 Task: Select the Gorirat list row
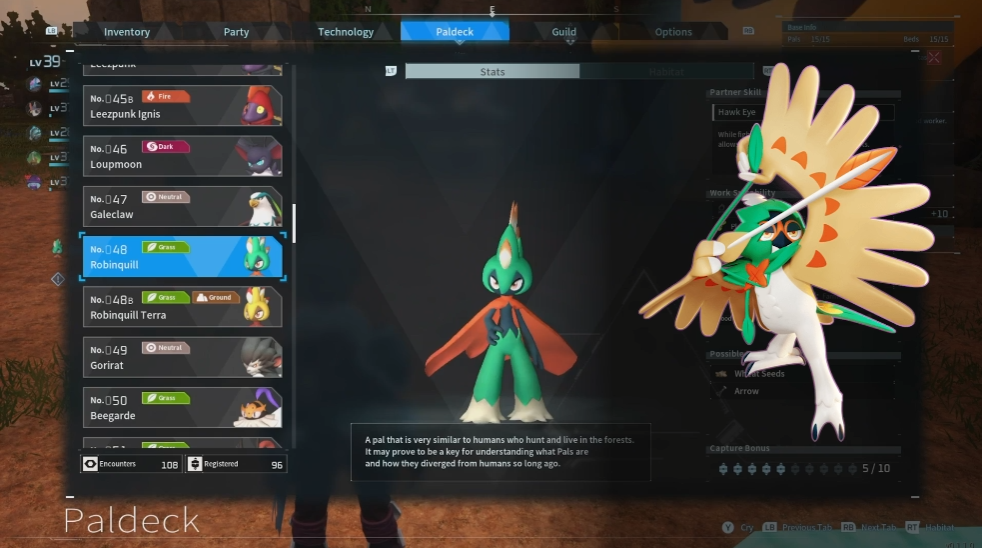(181, 357)
